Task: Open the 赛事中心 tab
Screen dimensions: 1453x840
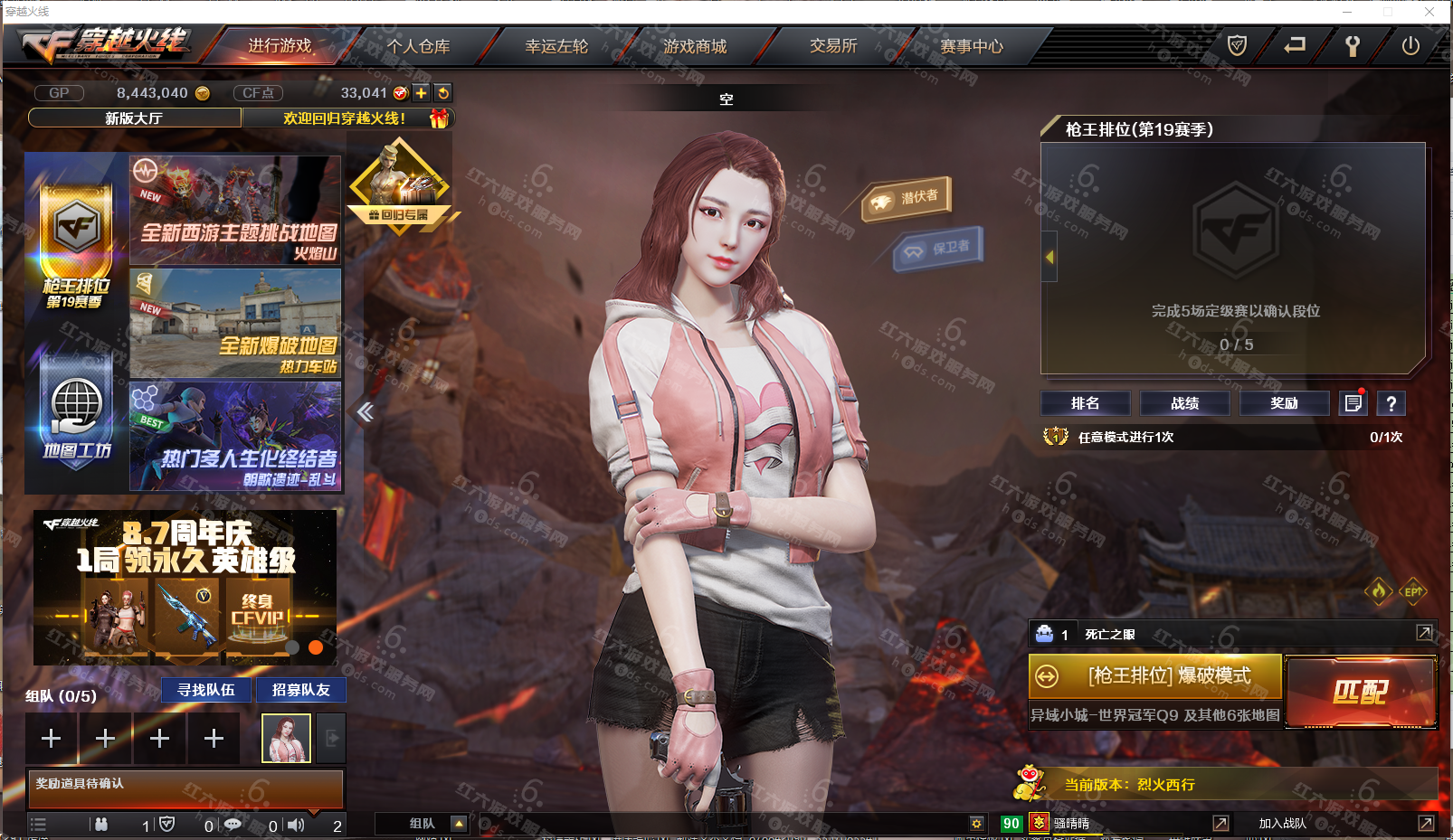Action: 972,46
